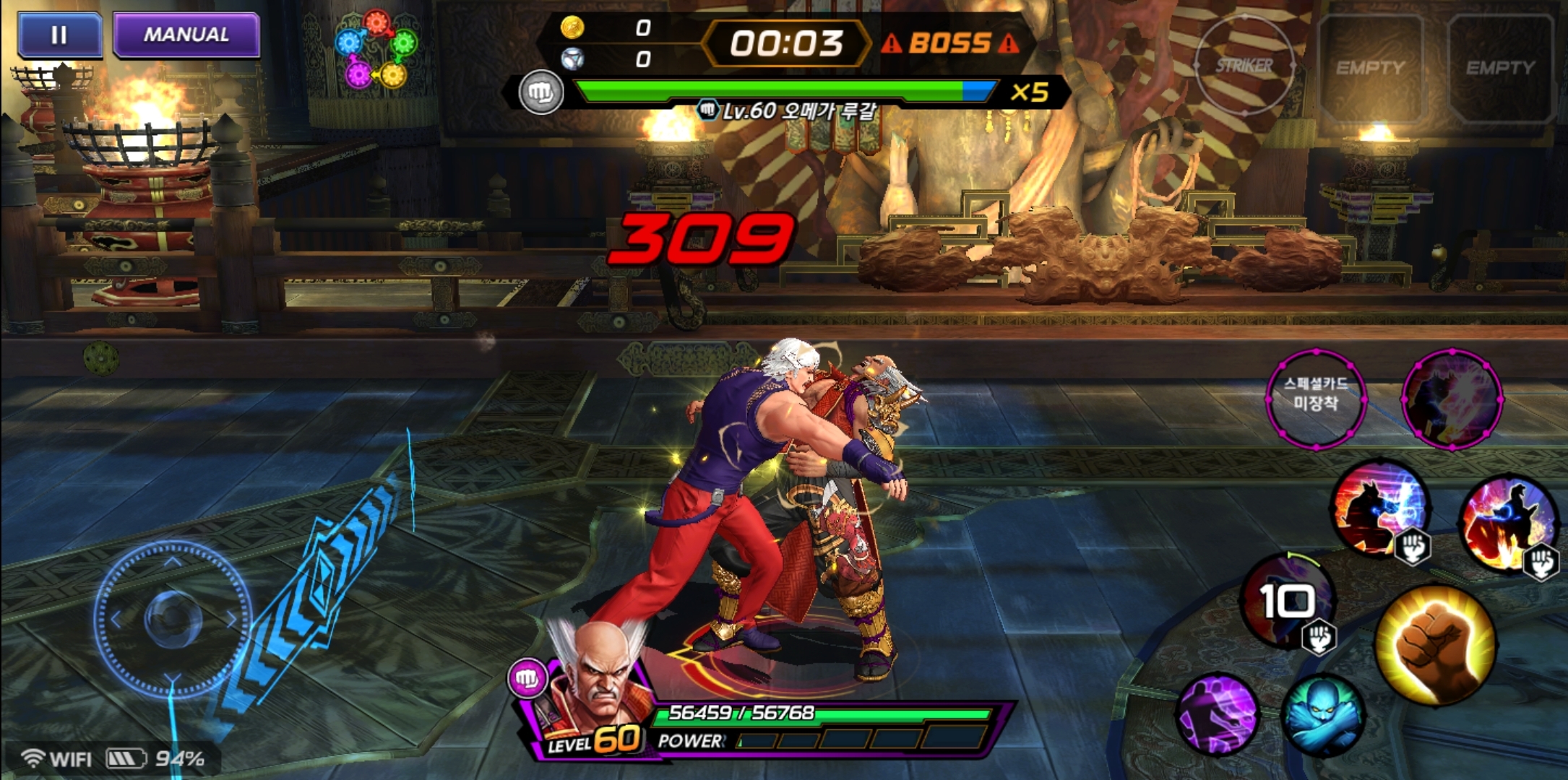
Task: Pause the battle
Action: (59, 35)
